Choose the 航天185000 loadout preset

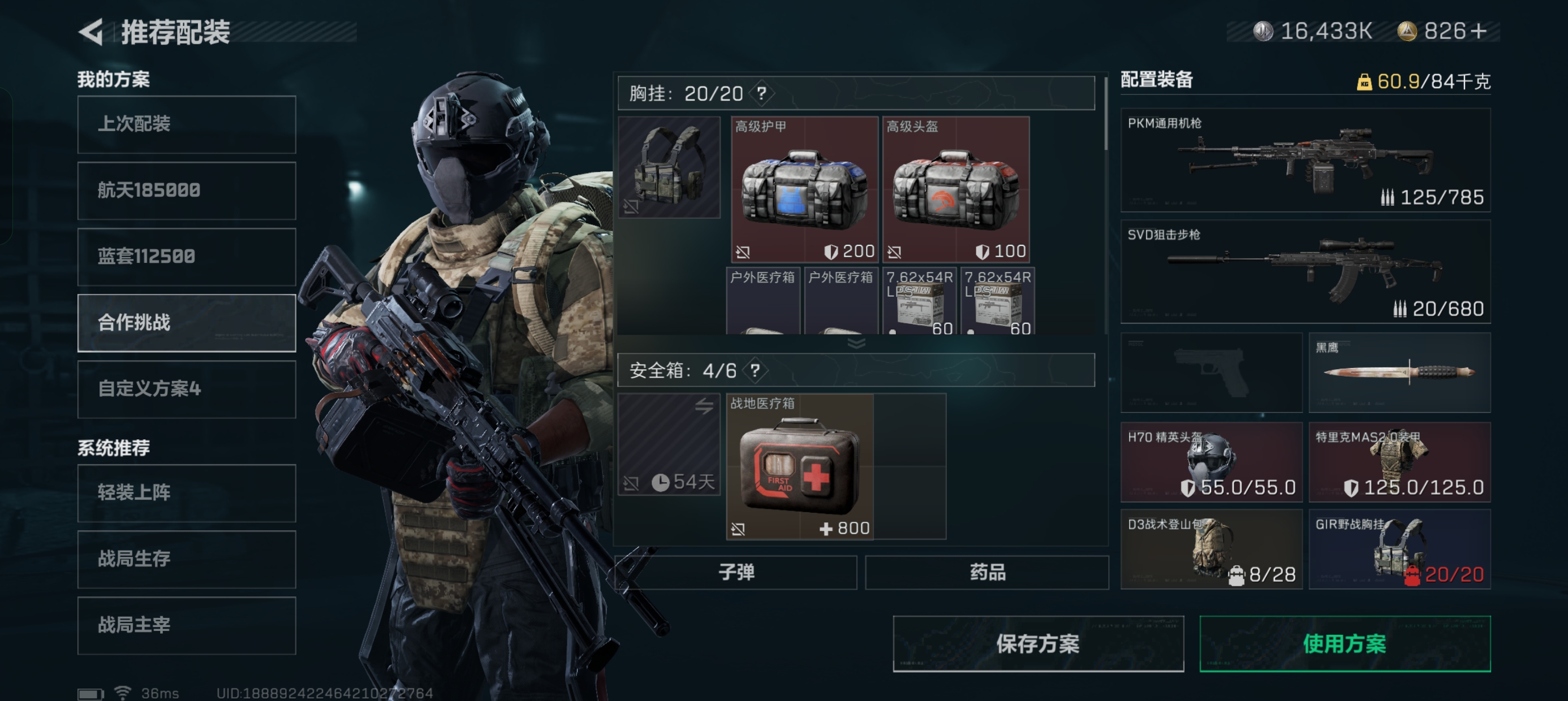pos(186,191)
